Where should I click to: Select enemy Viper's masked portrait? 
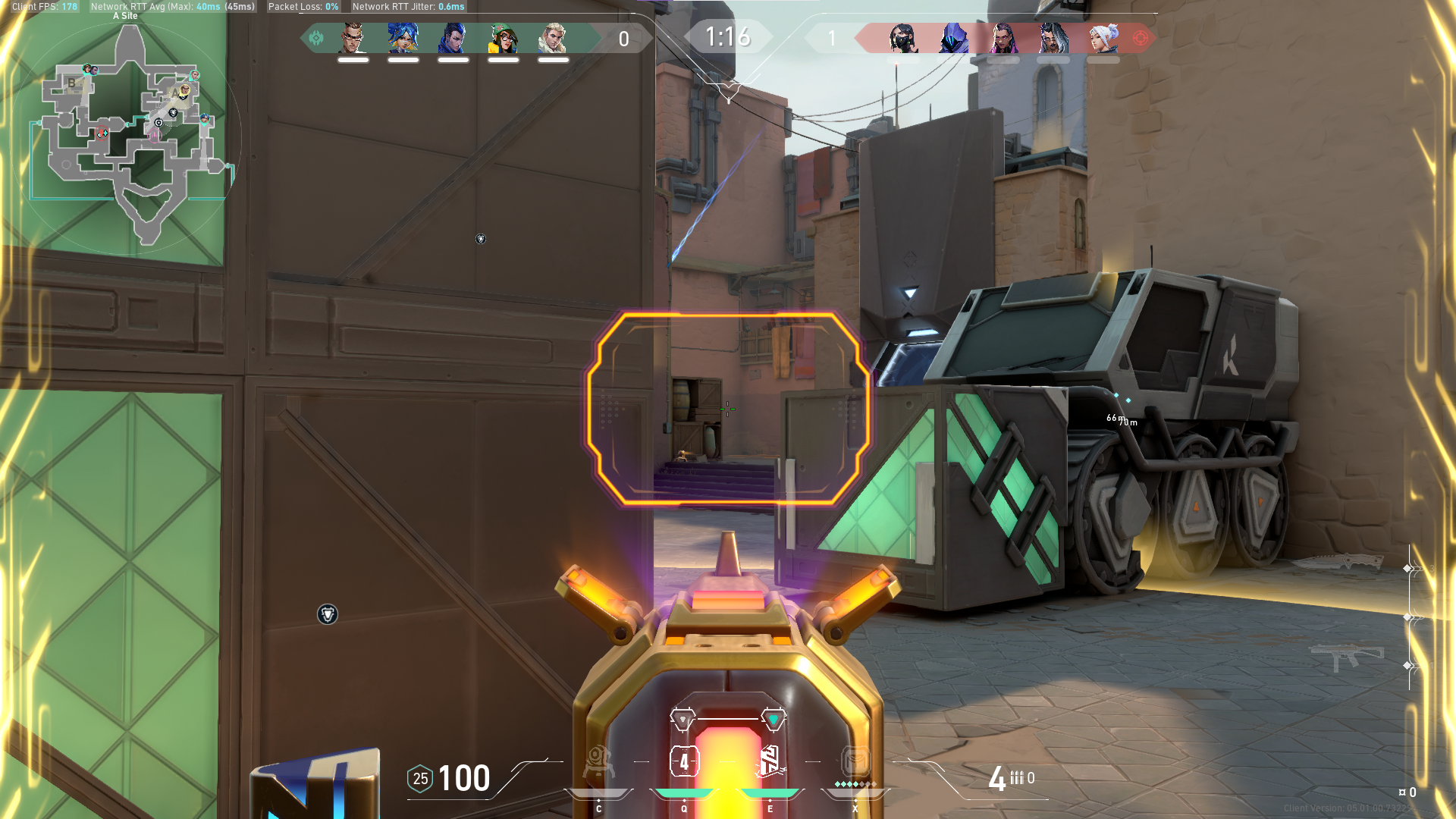[x=903, y=38]
